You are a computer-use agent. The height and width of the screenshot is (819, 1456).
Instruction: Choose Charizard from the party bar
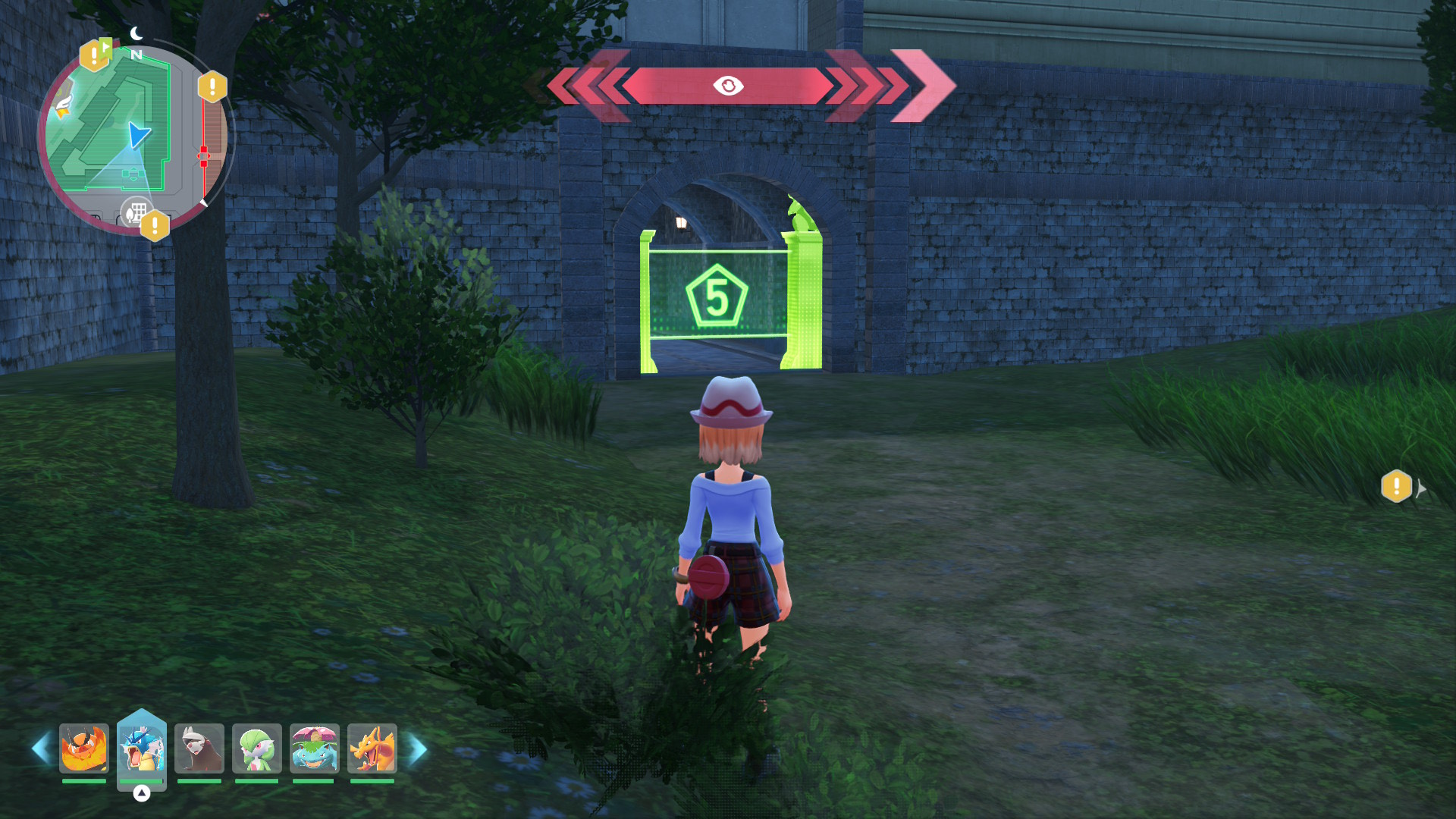click(x=372, y=748)
